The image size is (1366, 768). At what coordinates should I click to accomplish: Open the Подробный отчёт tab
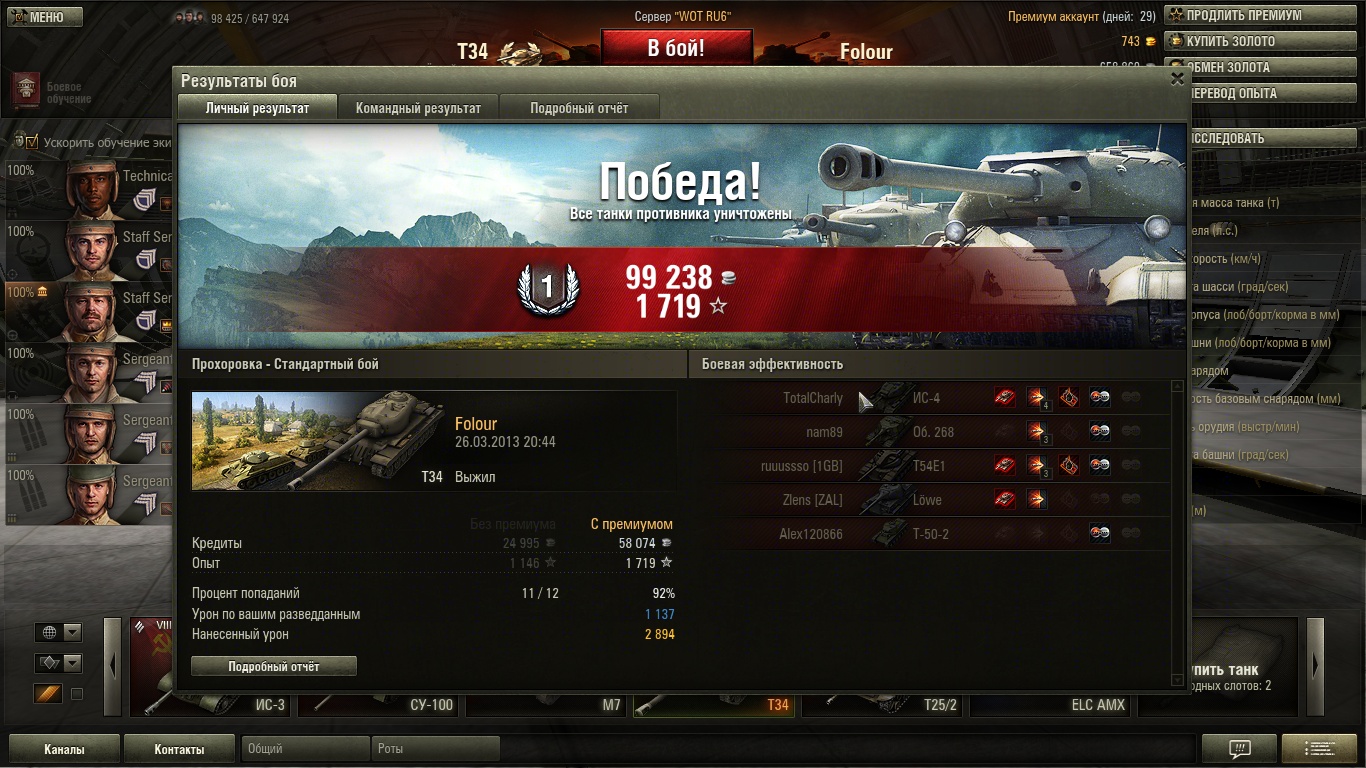(579, 108)
